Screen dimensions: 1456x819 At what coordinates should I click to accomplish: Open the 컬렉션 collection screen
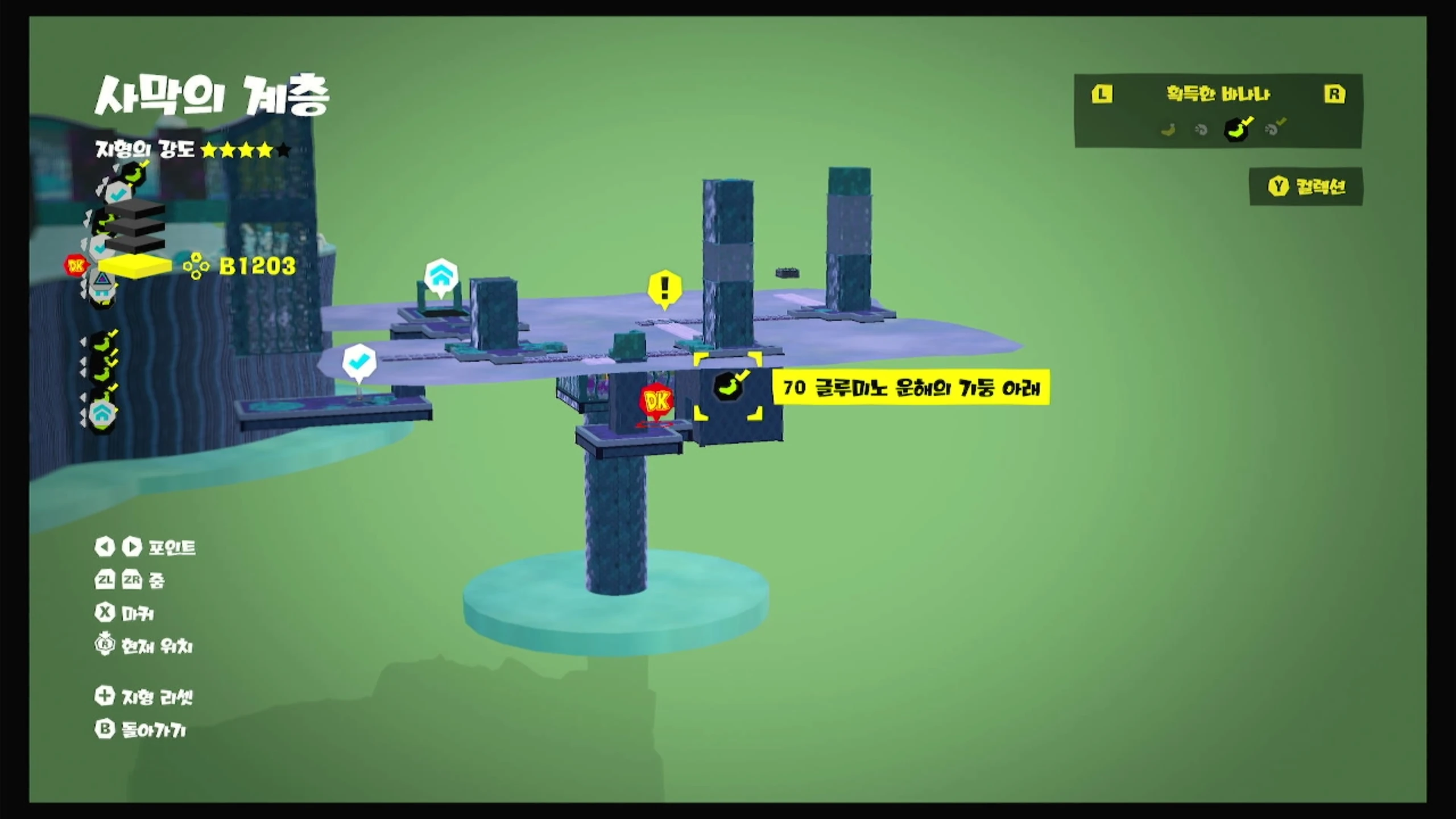click(x=1306, y=187)
